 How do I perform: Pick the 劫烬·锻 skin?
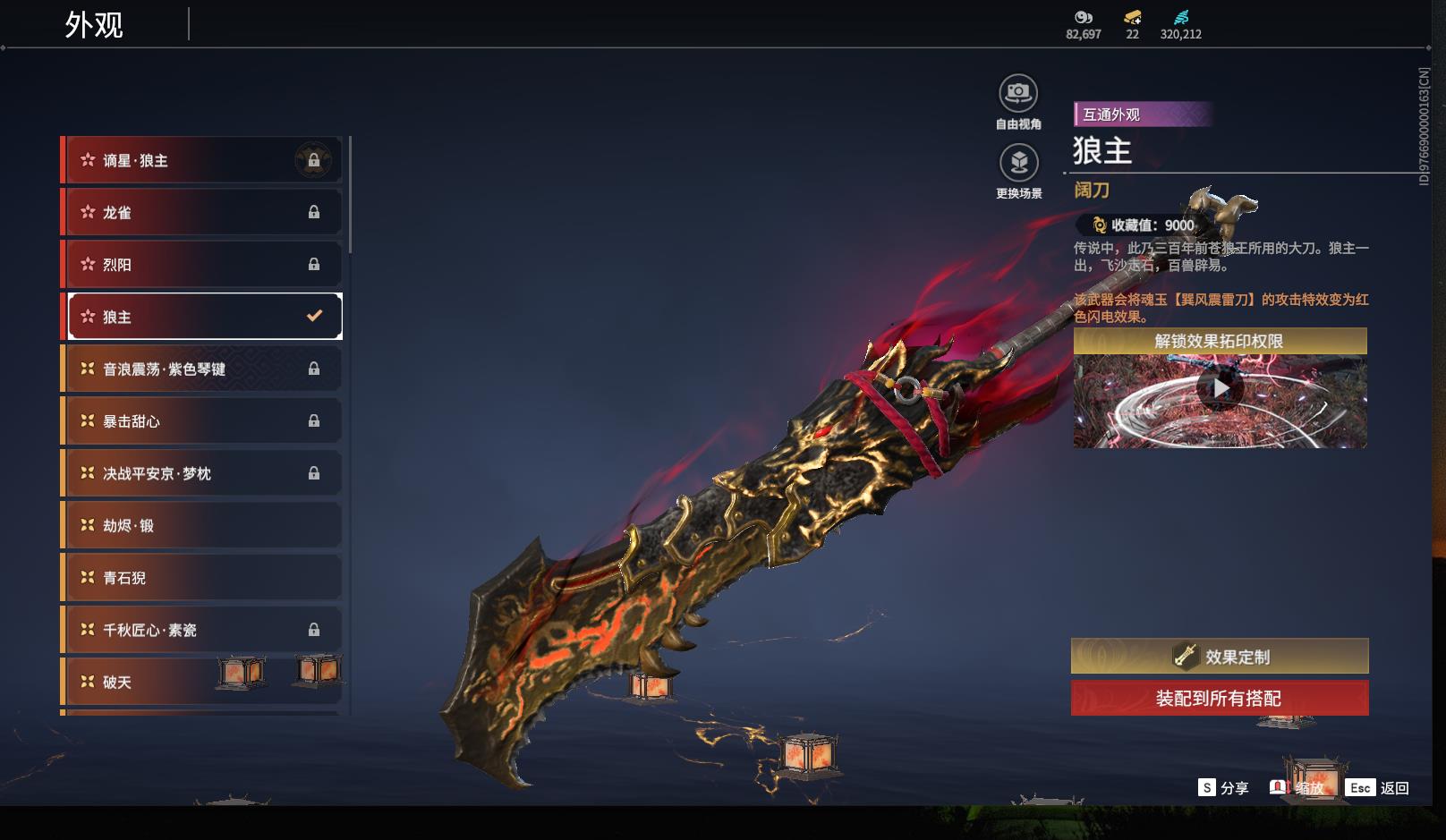[202, 525]
